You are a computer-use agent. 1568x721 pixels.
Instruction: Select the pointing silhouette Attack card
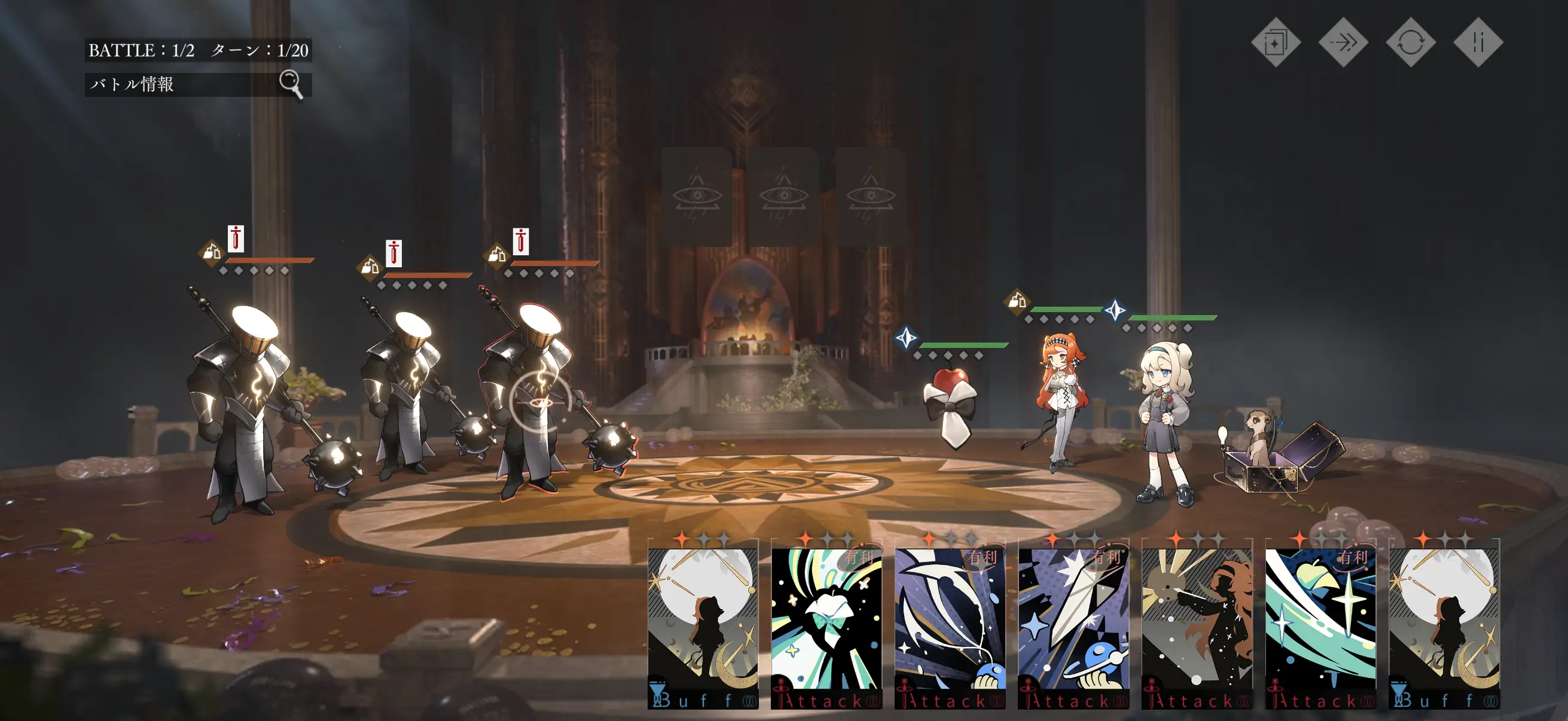click(x=1197, y=627)
